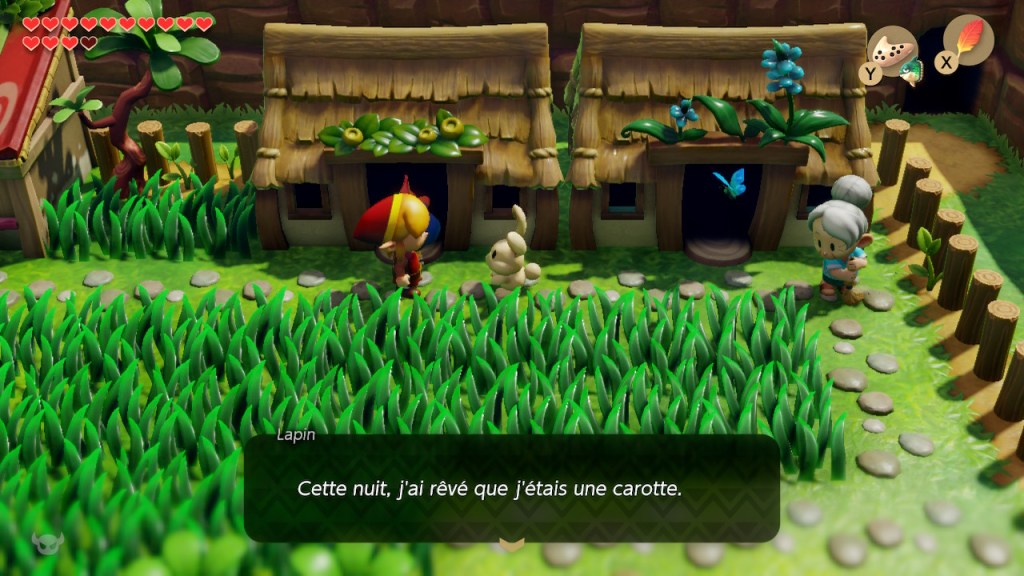1024x576 pixels.
Task: Click the faint horned skull icon
Action: pyautogui.click(x=47, y=542)
